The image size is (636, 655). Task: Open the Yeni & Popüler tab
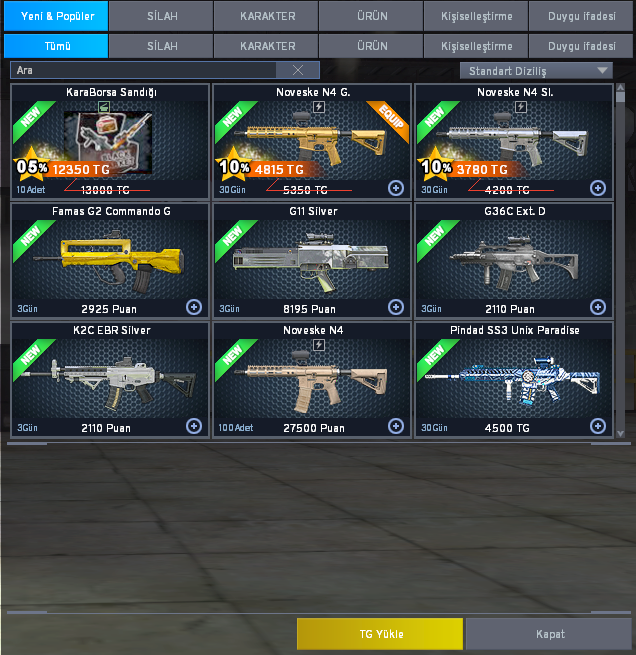coord(55,16)
